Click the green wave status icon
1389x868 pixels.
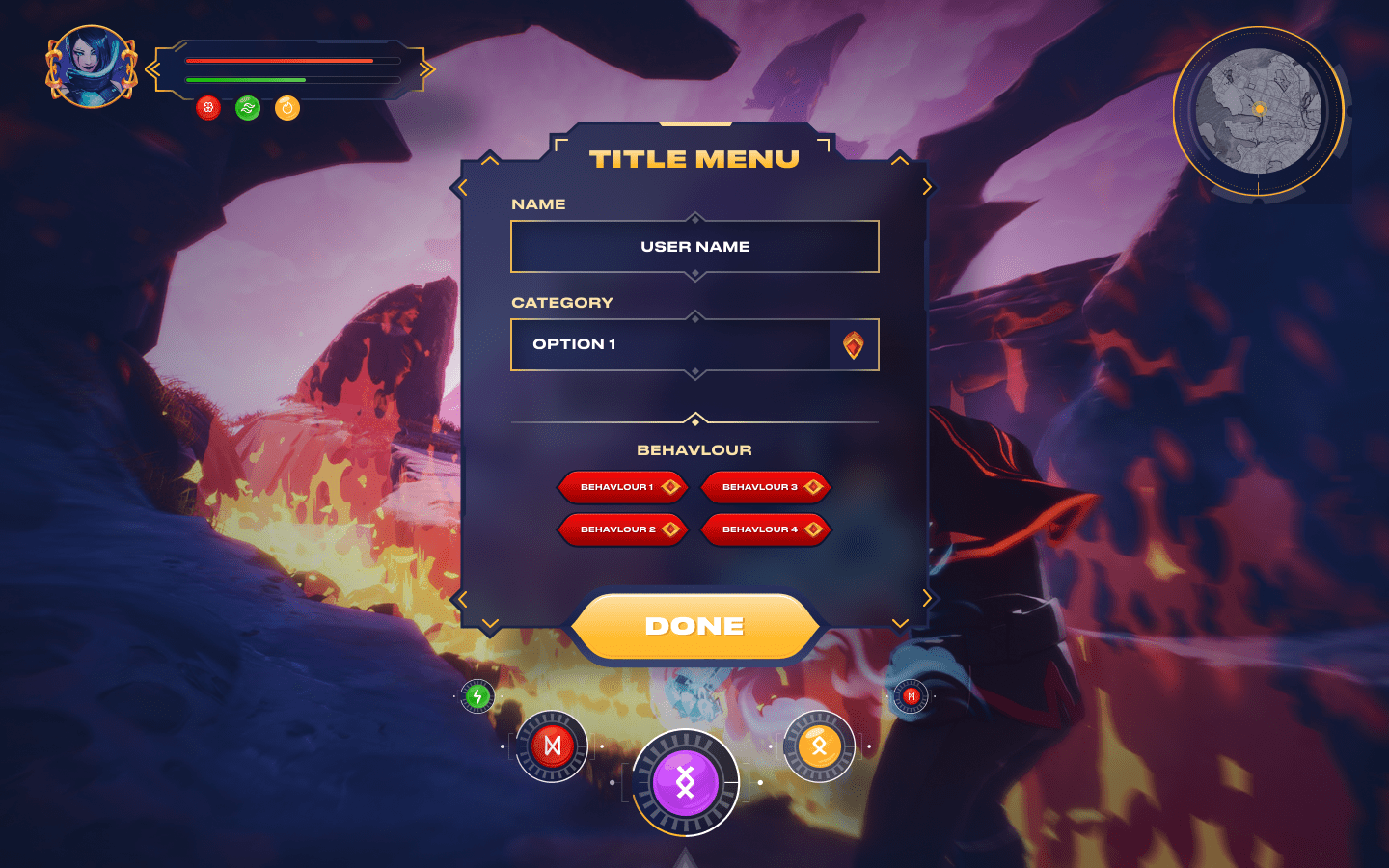tap(248, 108)
